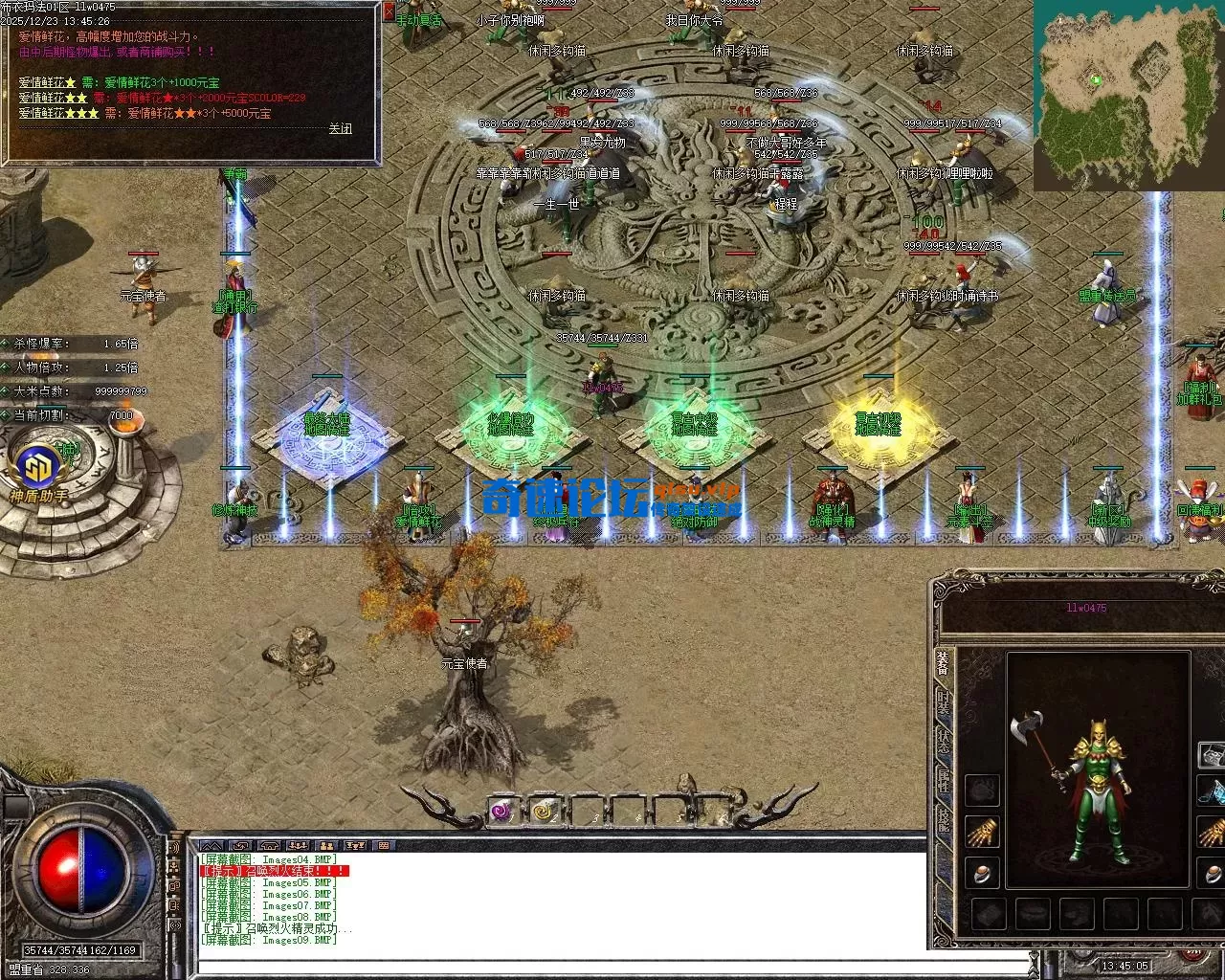Close the dialog with the red X
Viewport: 1225px width, 980px height.
[388, 11]
